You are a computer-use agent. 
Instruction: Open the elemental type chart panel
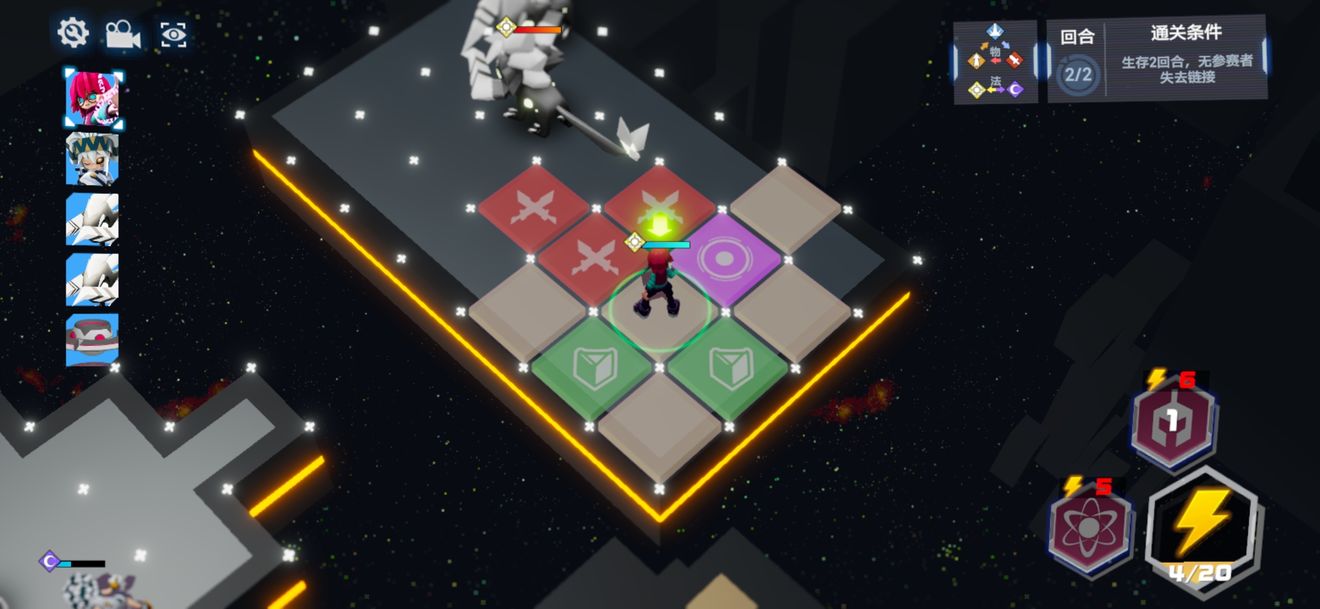coord(994,62)
